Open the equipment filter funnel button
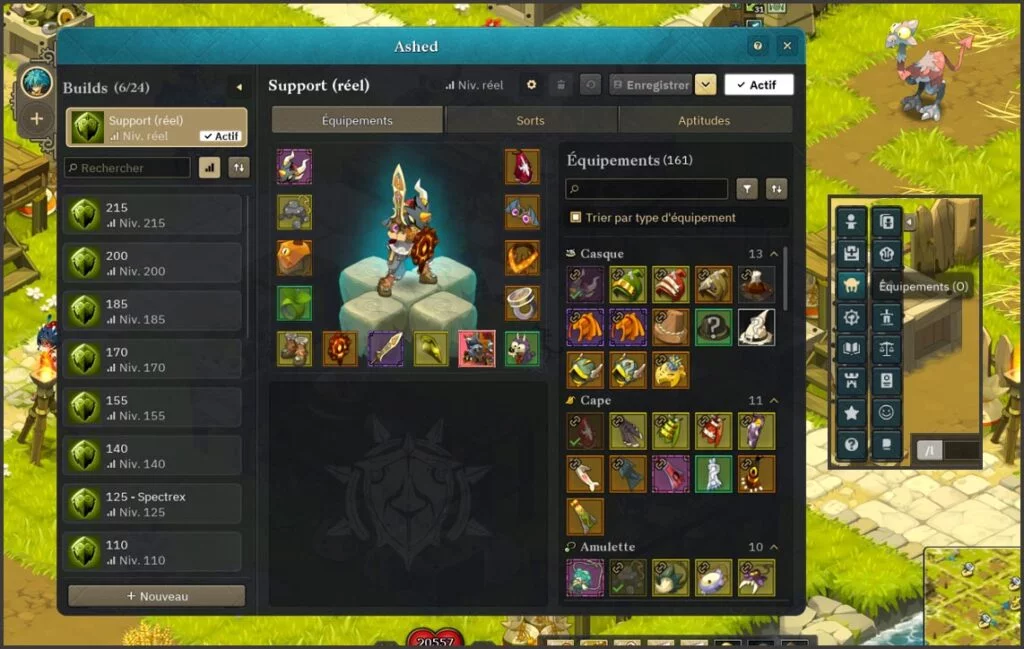The height and width of the screenshot is (649, 1024). point(747,189)
